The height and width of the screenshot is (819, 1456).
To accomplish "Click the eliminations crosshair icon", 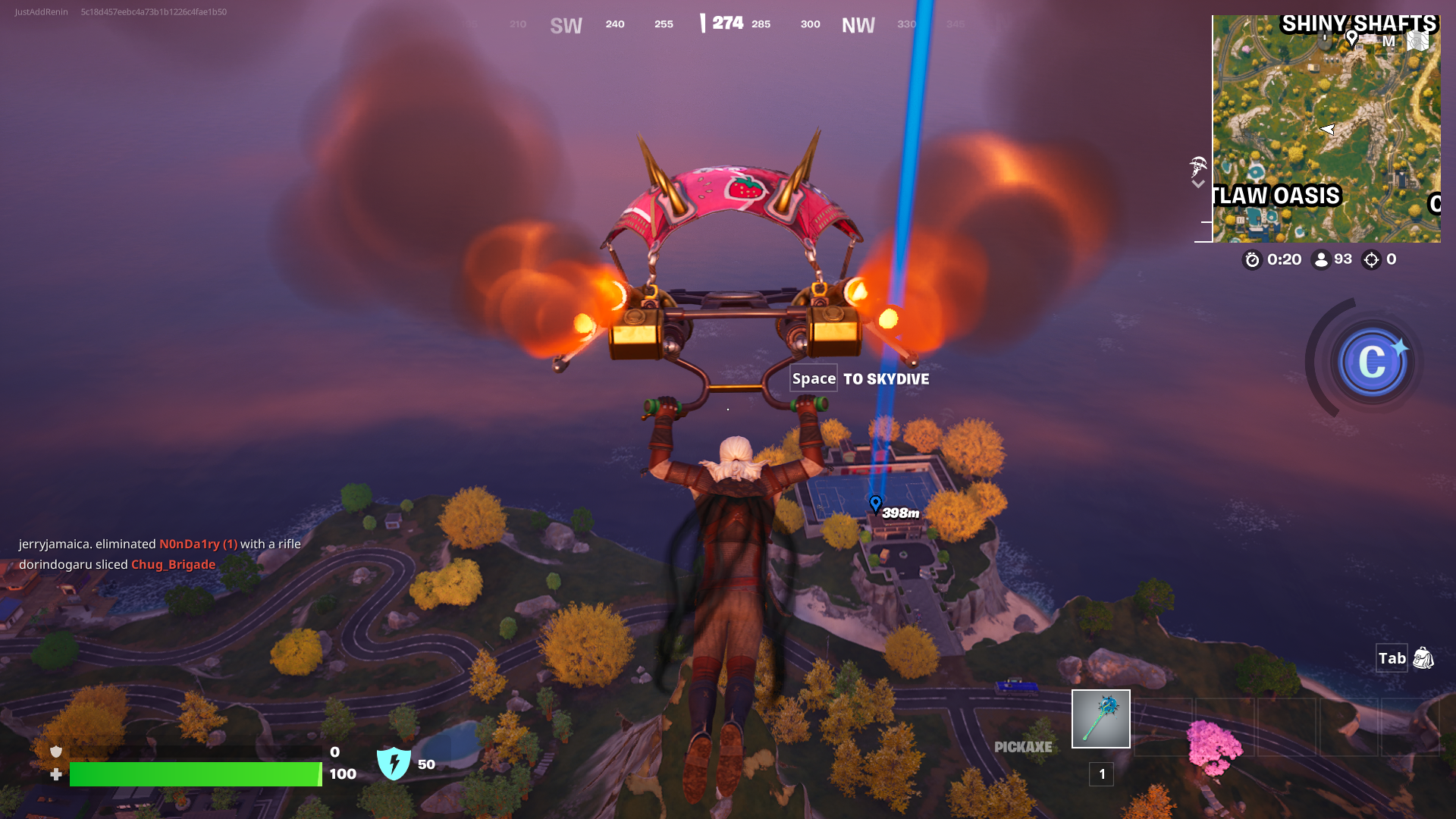I will point(1370,259).
